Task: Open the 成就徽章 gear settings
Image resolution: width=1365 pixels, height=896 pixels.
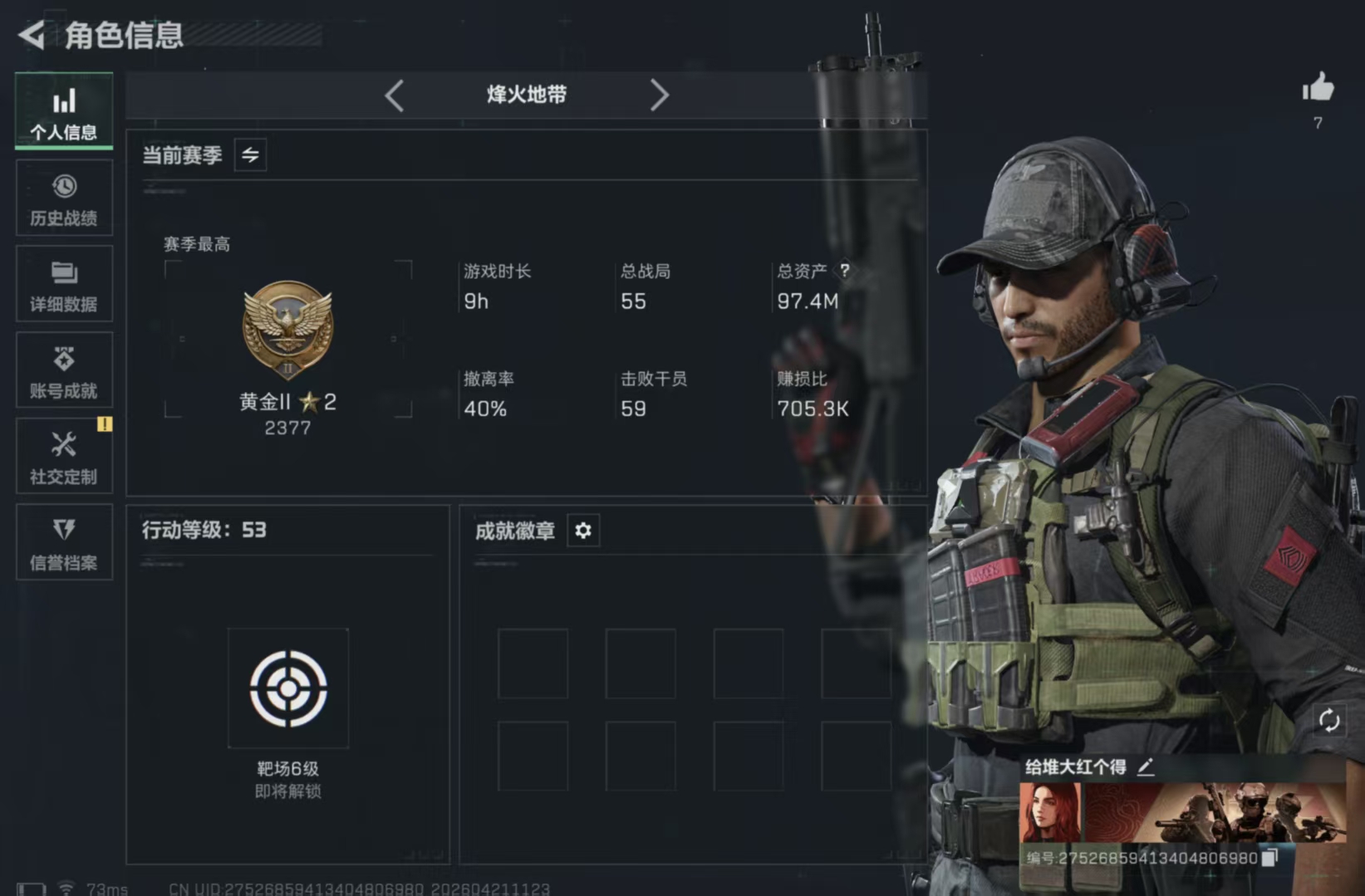Action: [x=583, y=531]
